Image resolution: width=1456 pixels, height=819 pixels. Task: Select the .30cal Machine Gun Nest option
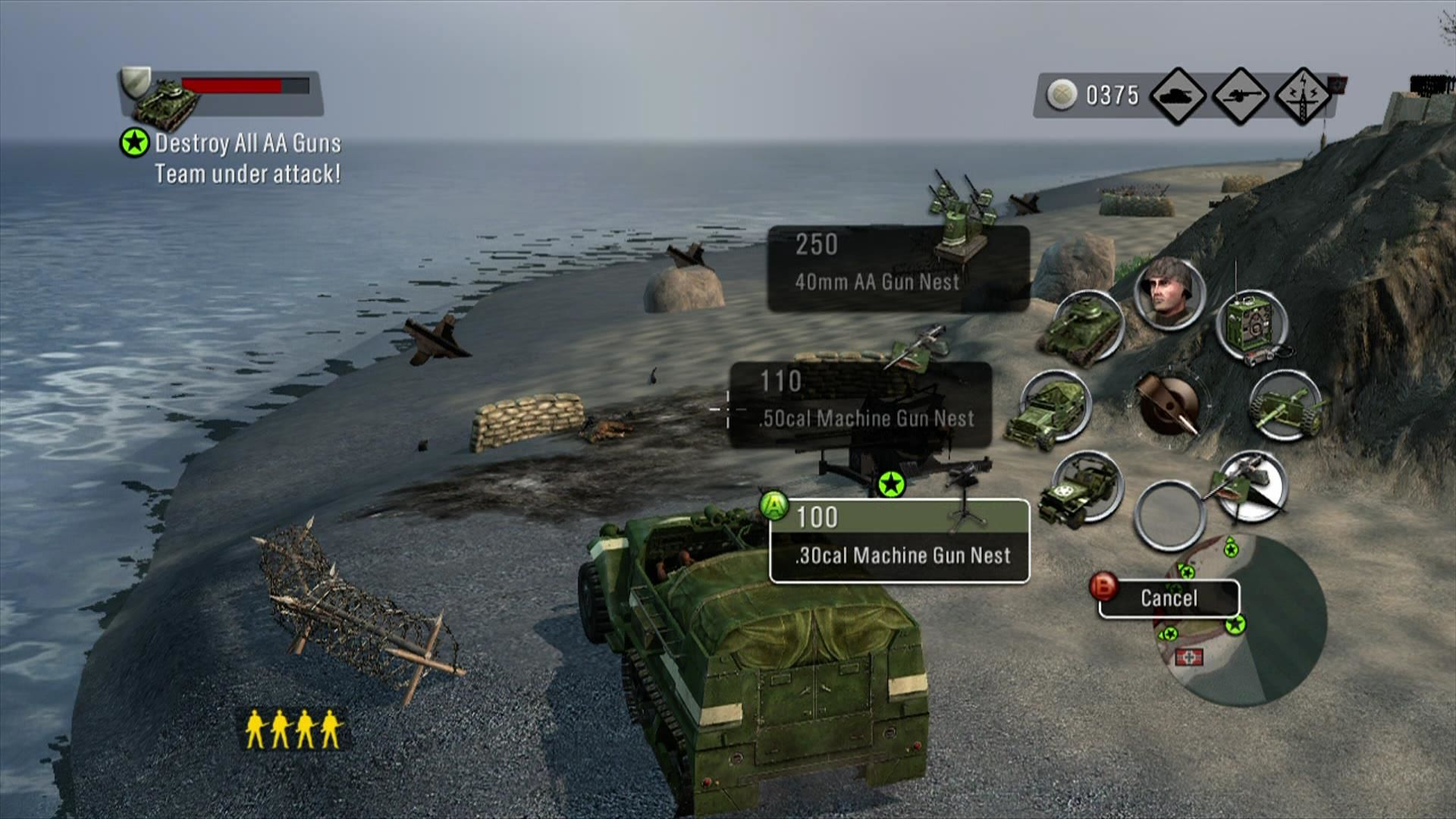[x=899, y=541]
